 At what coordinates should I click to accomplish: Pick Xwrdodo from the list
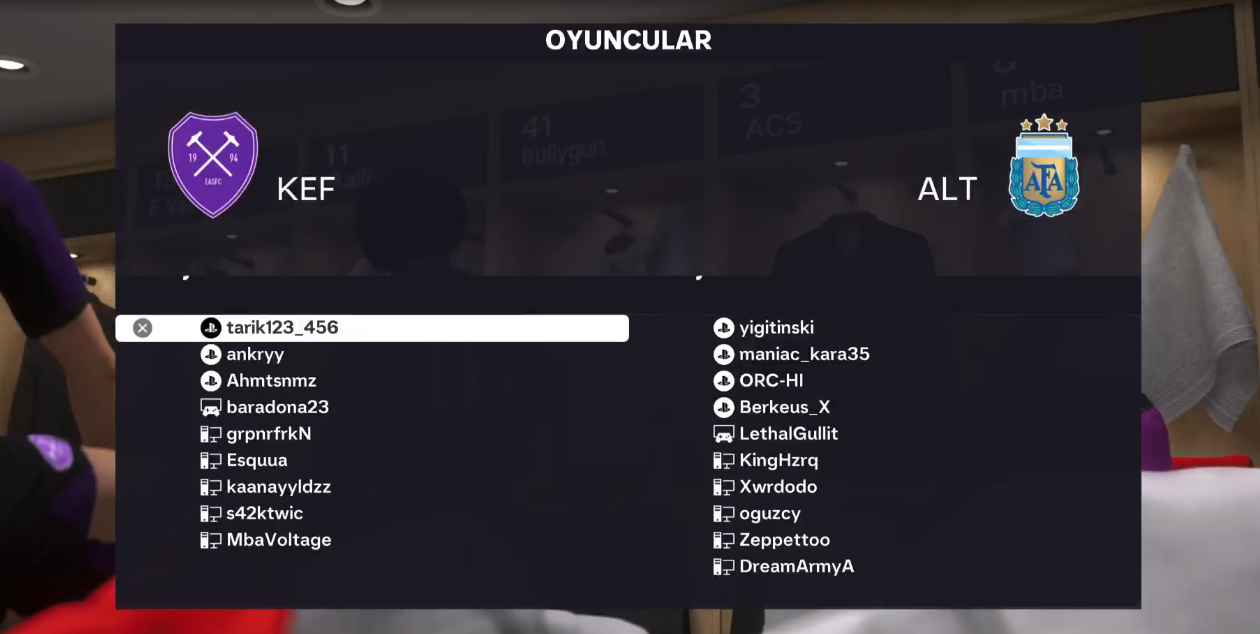tap(778, 487)
